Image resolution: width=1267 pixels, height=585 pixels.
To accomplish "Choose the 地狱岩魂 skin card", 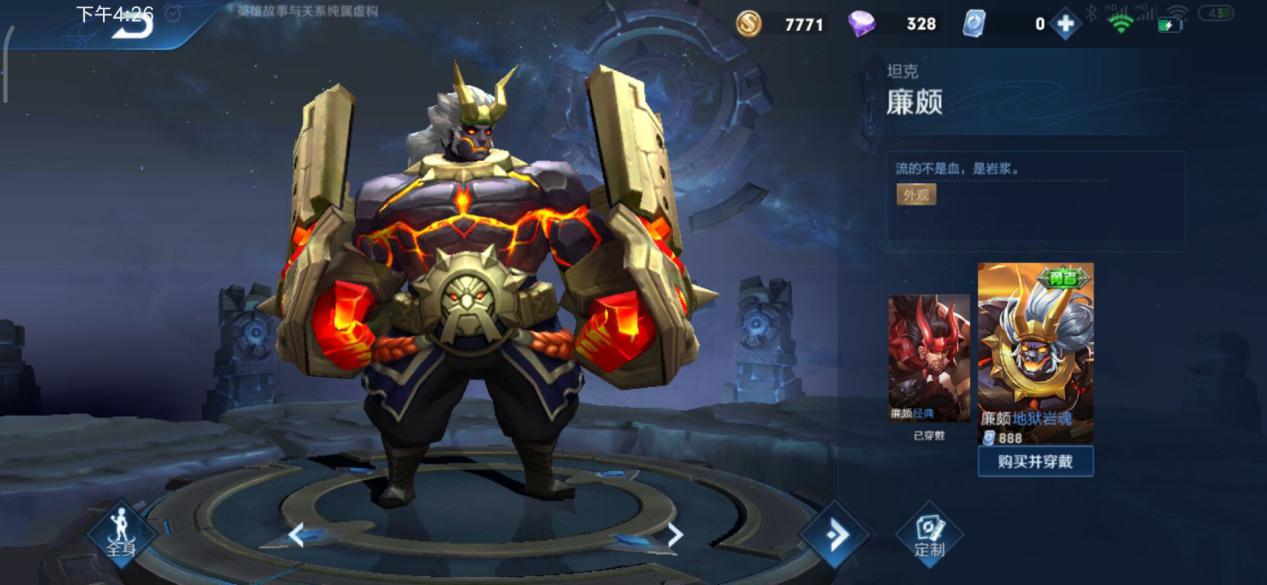I will [x=1035, y=350].
